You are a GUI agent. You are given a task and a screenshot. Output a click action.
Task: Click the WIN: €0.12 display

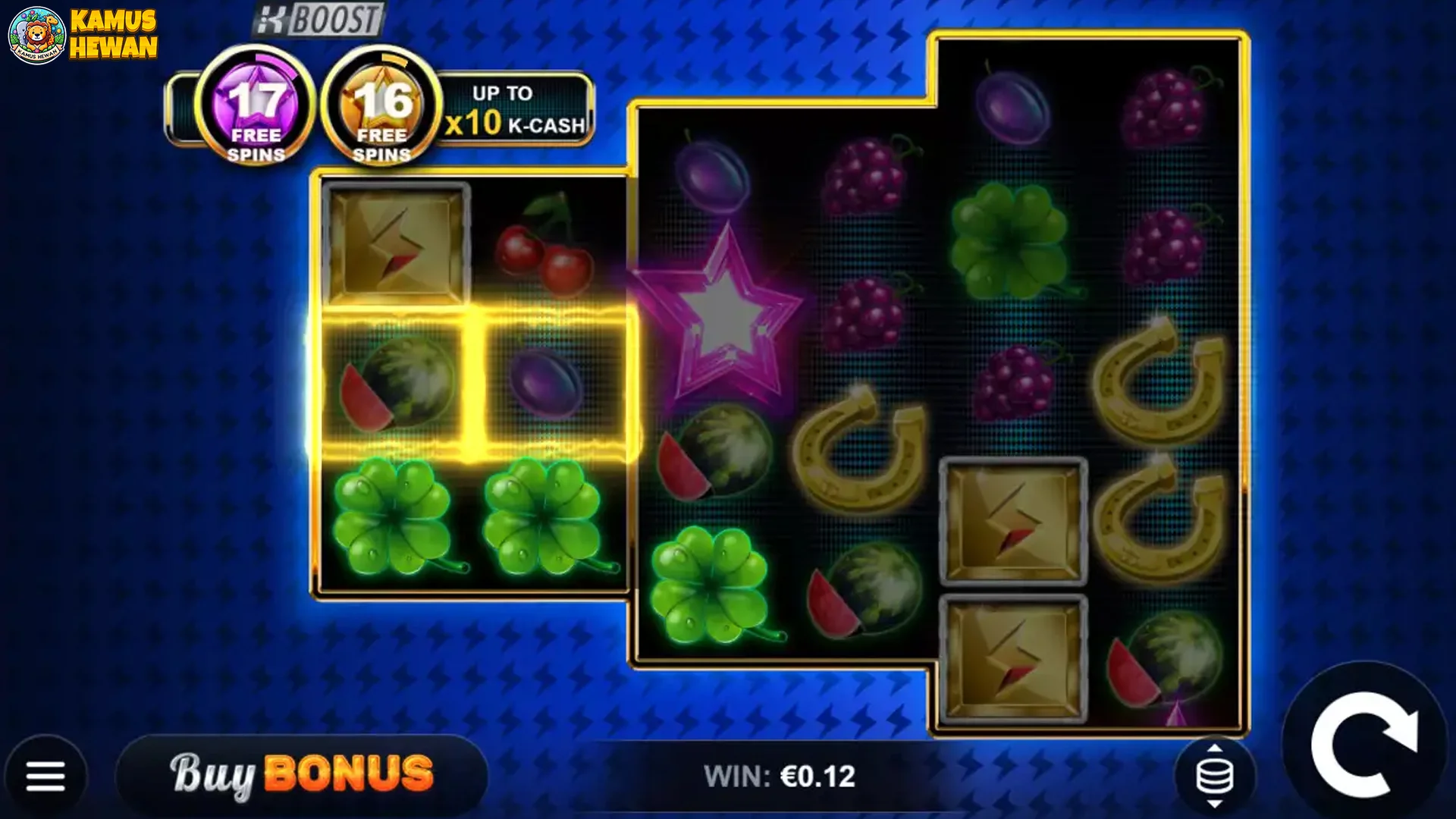click(781, 775)
